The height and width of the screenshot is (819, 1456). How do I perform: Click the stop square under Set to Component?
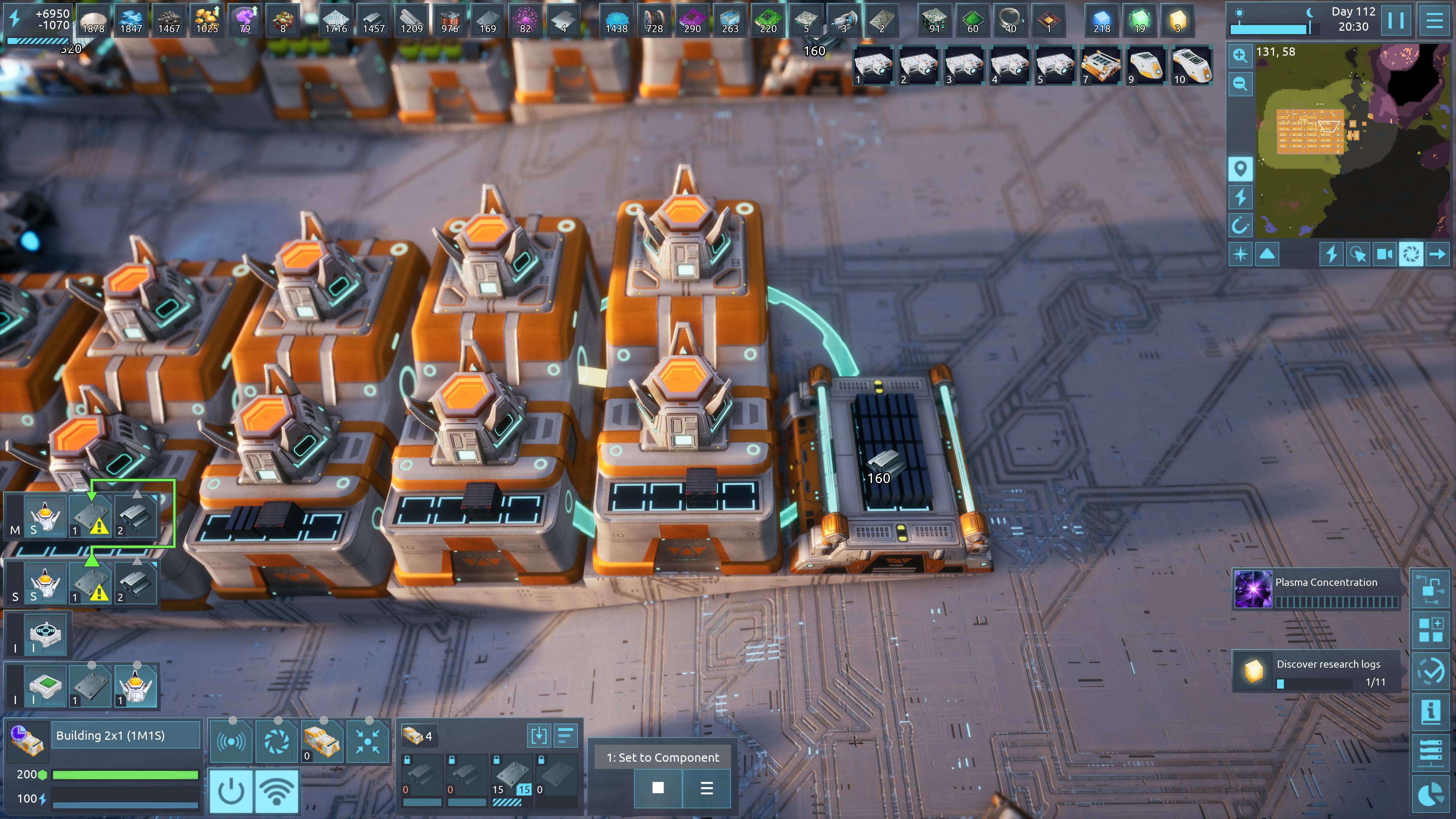pos(658,788)
